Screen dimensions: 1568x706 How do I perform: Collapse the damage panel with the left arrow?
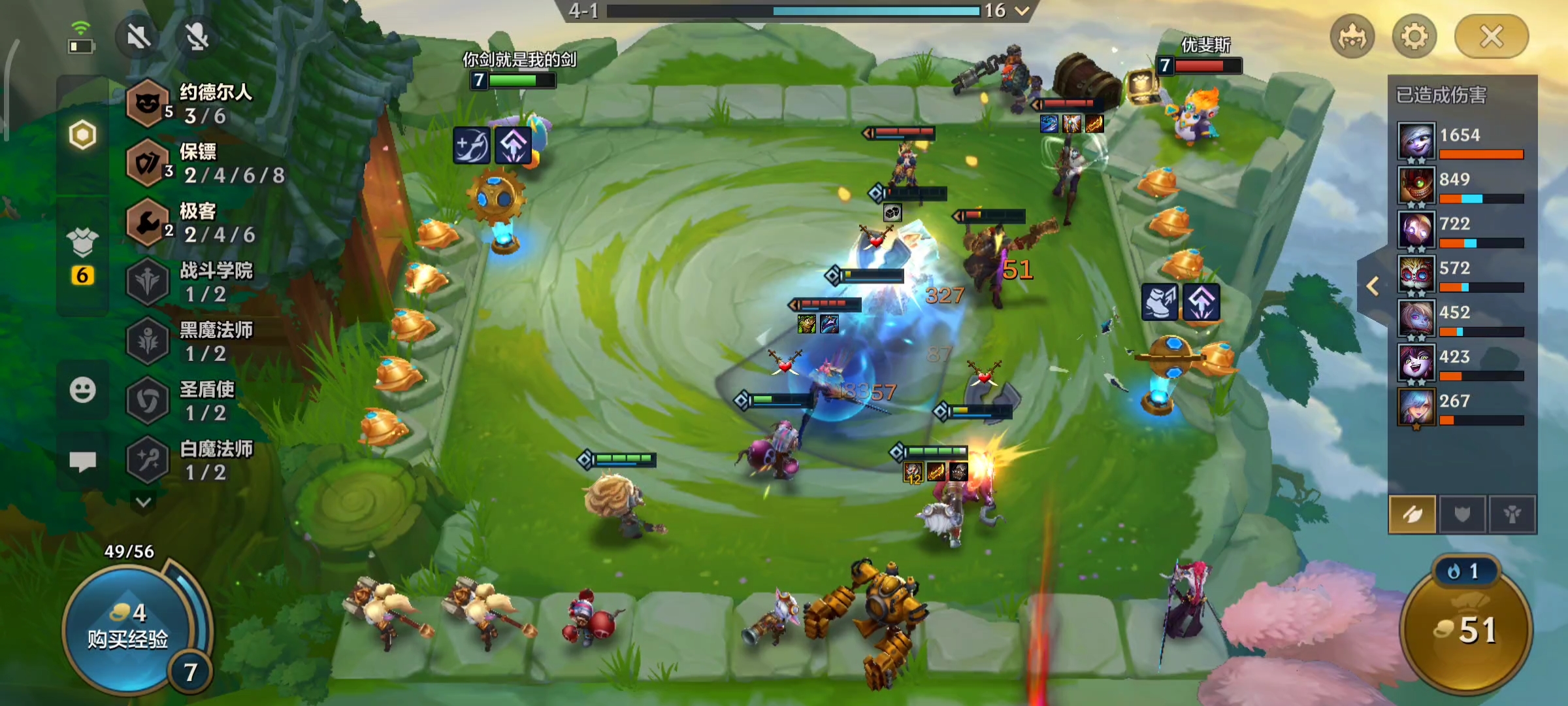point(1373,286)
